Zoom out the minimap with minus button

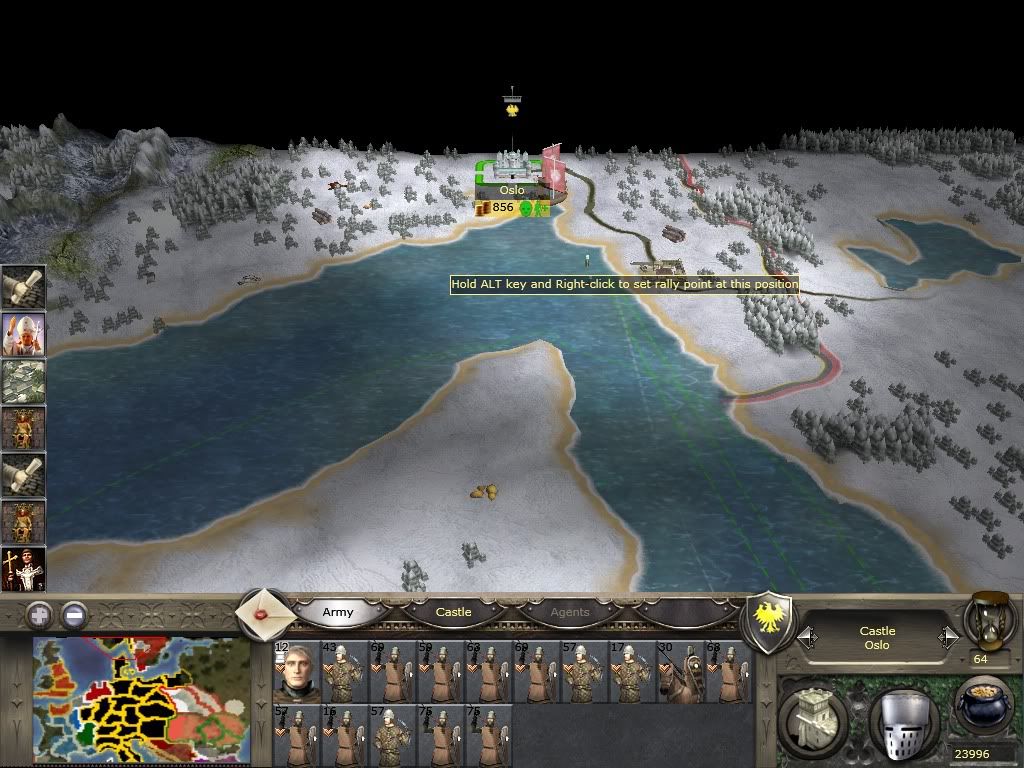(x=73, y=615)
